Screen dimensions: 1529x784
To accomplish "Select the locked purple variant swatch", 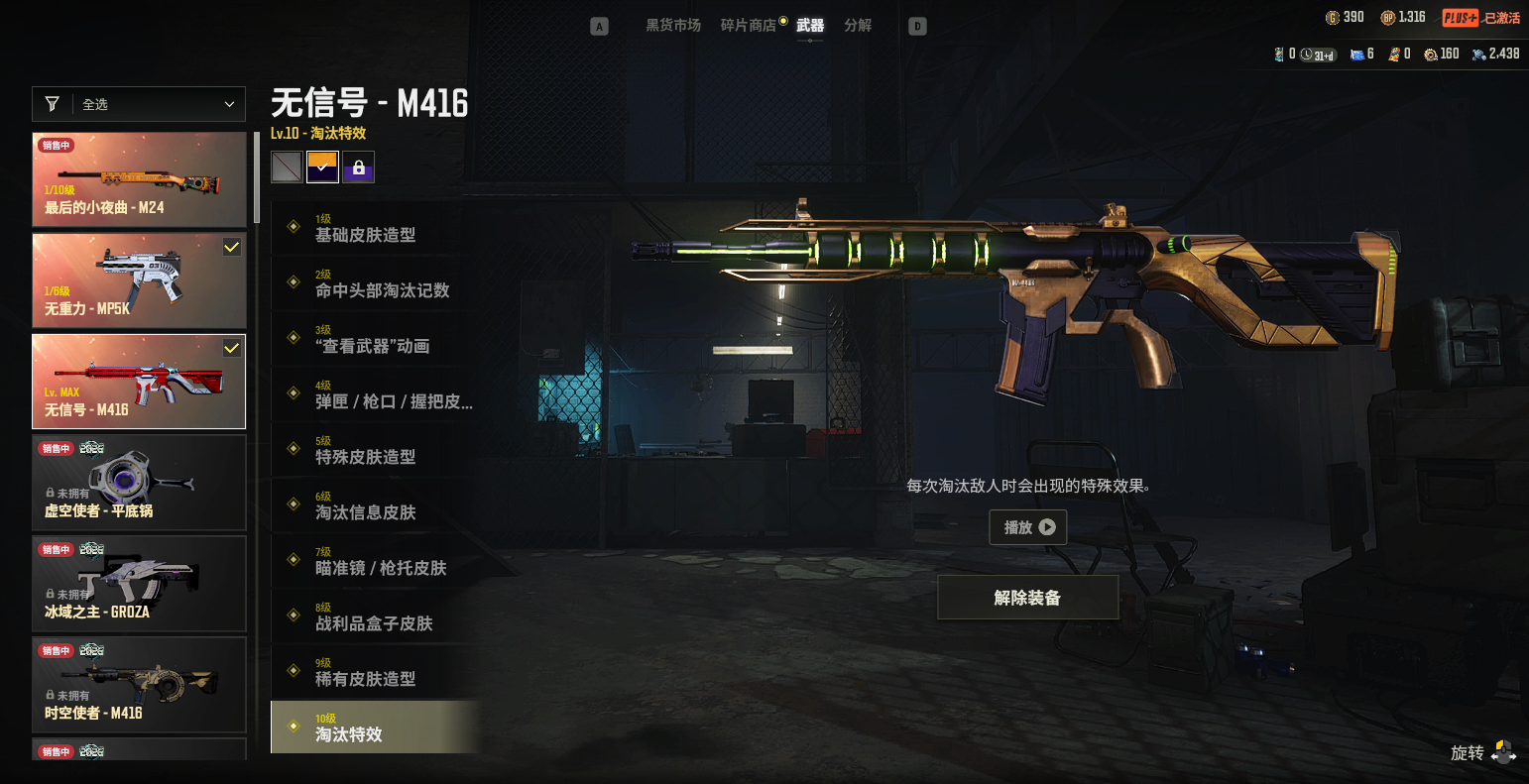I will pyautogui.click(x=358, y=168).
